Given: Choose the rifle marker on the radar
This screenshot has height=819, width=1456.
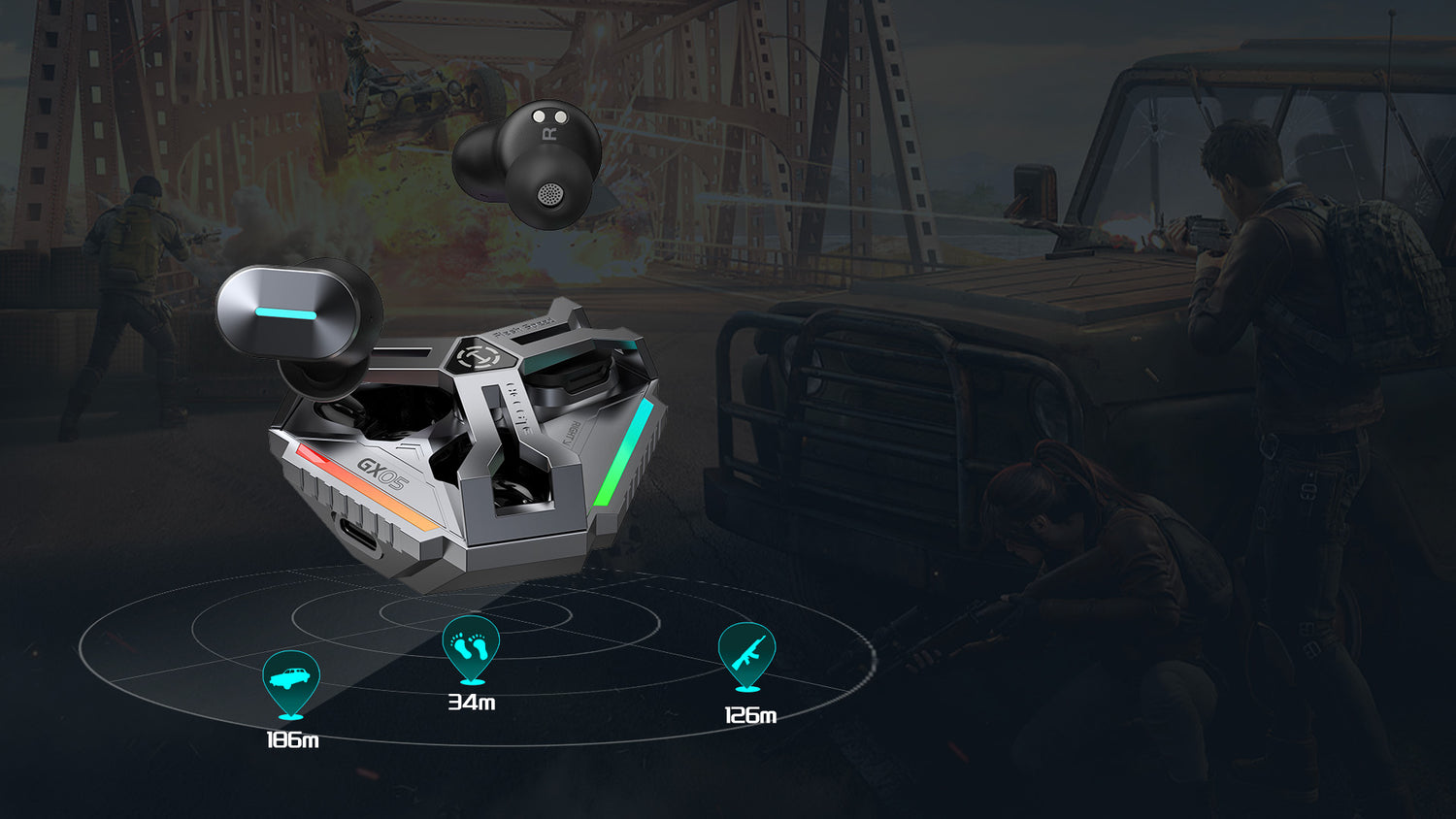Looking at the screenshot, I should click(x=746, y=653).
